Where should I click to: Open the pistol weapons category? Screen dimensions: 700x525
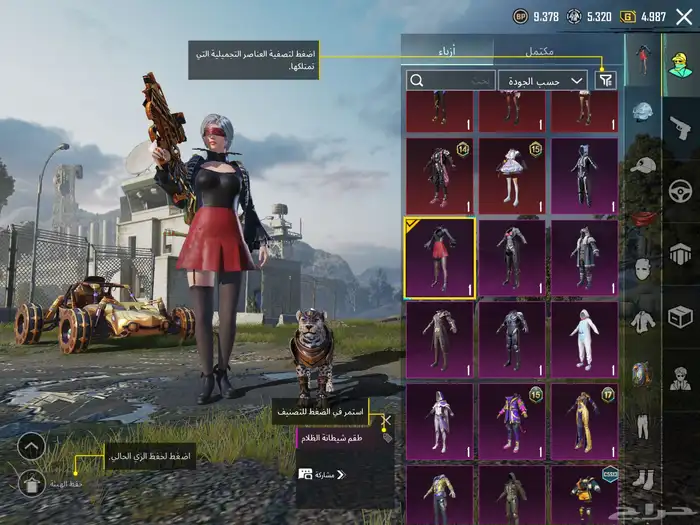click(680, 127)
